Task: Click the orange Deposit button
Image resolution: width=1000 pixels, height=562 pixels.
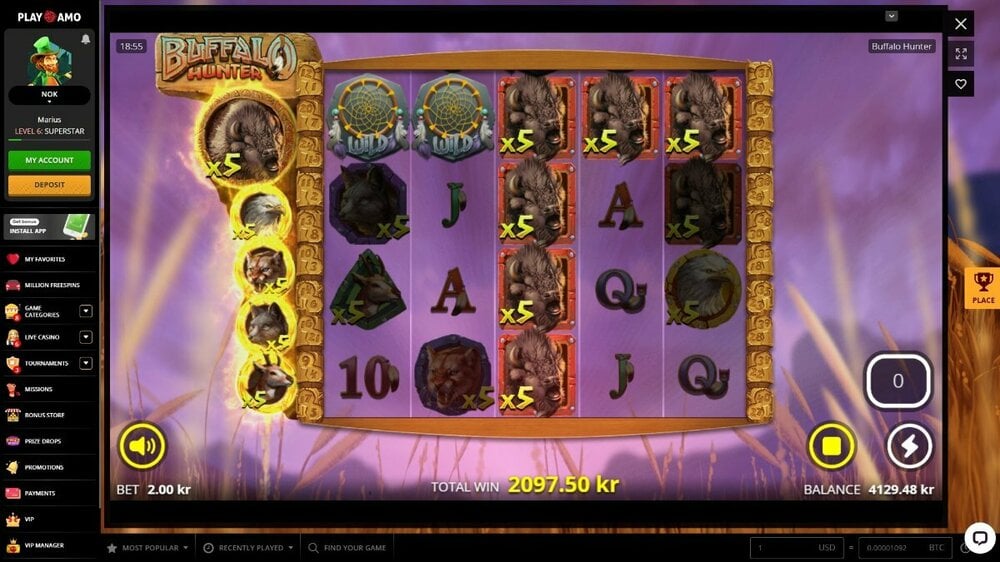Action: coord(49,185)
